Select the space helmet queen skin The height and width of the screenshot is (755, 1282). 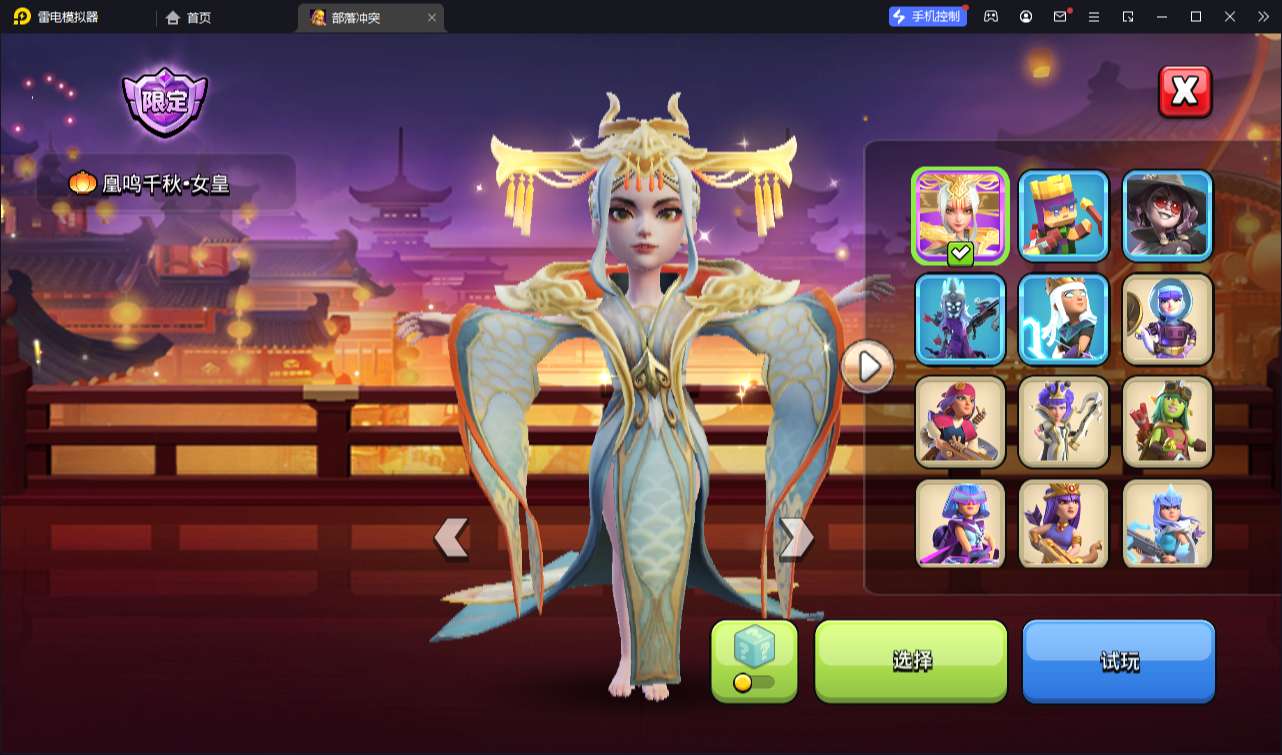click(x=1167, y=318)
